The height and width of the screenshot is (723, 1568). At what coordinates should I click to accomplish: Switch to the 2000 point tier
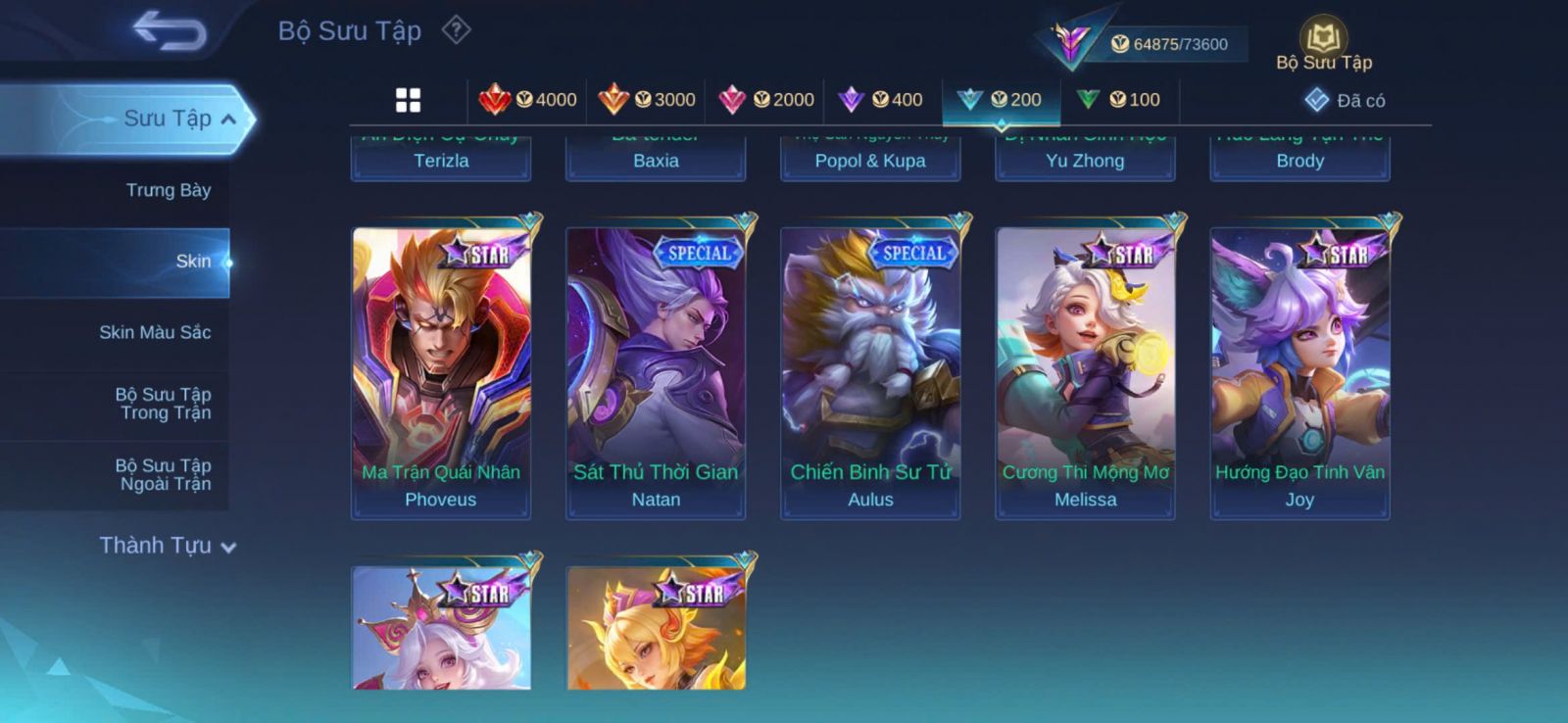(x=766, y=100)
